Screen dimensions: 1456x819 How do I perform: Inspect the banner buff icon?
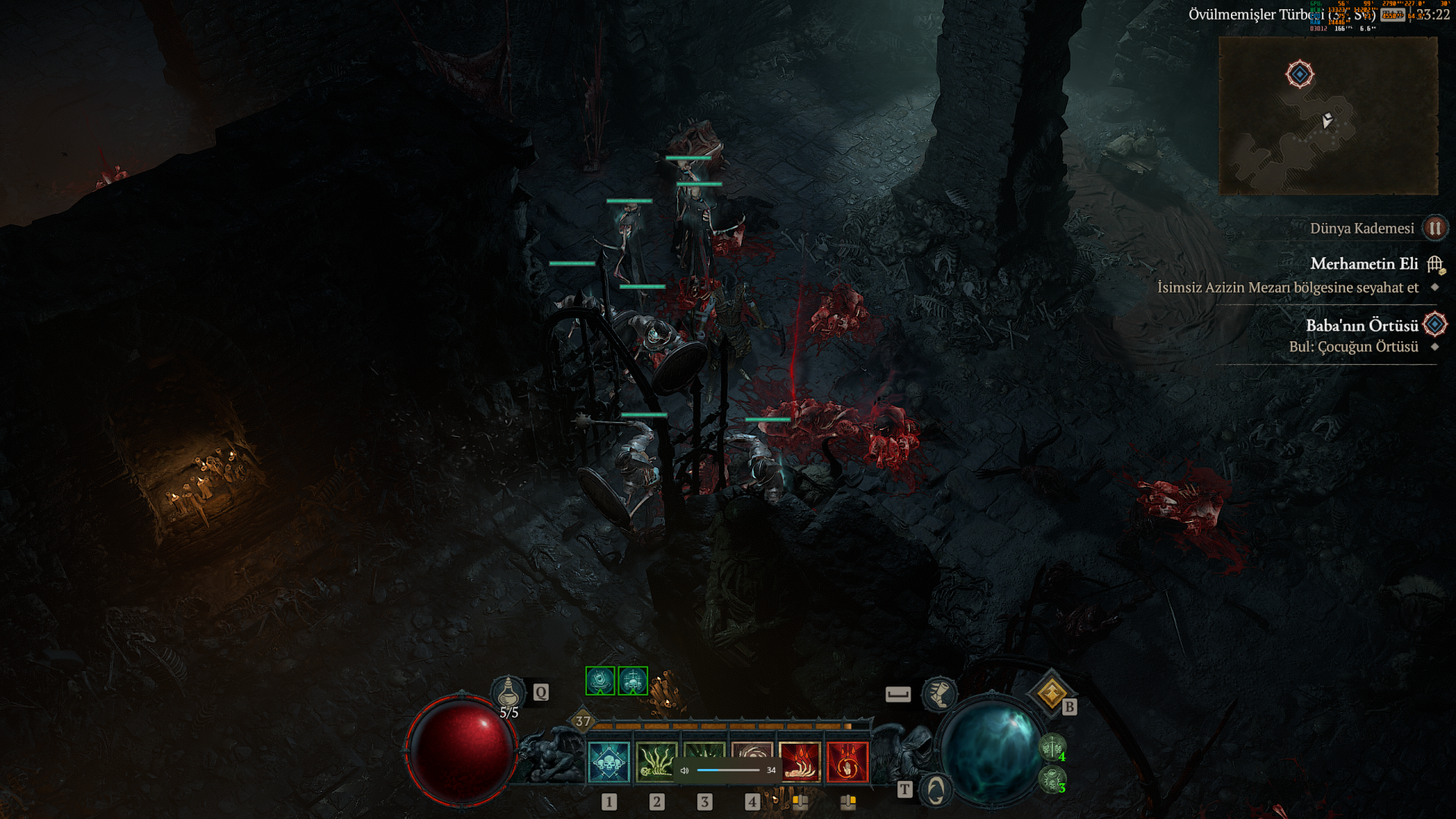(x=600, y=681)
